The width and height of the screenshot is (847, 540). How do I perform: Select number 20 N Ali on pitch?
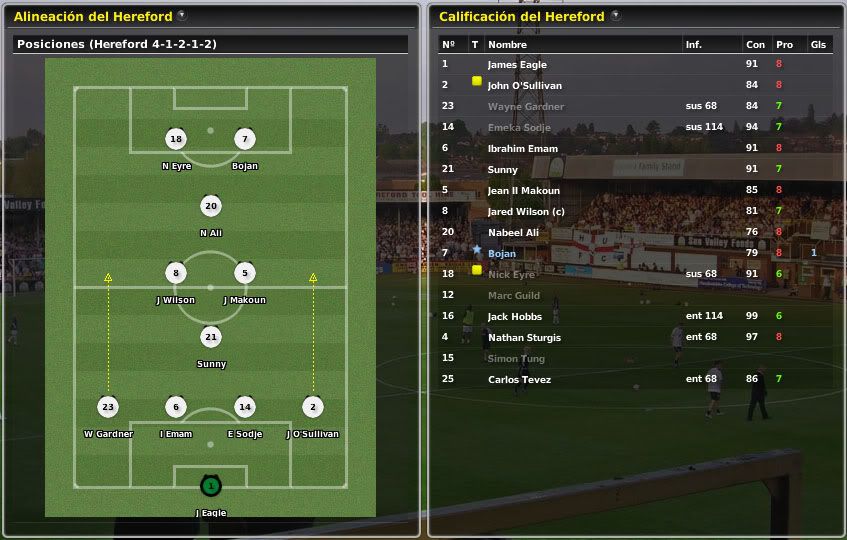coord(210,207)
